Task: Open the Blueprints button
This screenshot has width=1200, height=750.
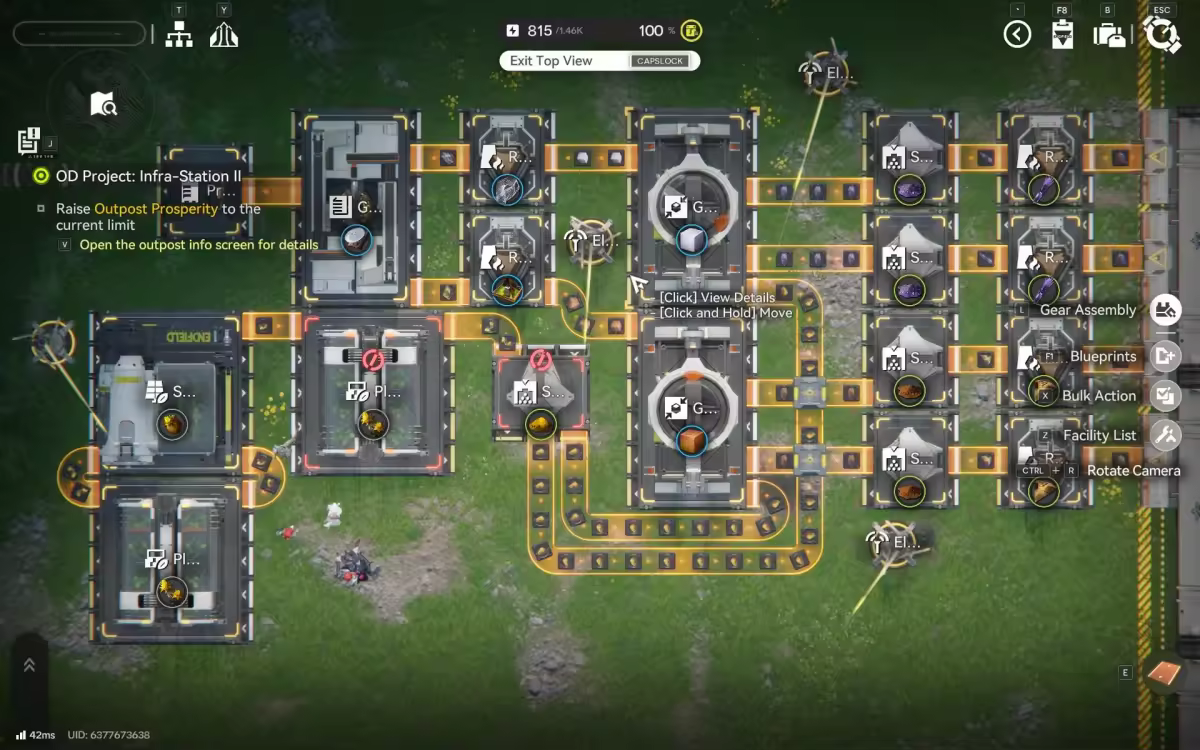Action: tap(1166, 356)
